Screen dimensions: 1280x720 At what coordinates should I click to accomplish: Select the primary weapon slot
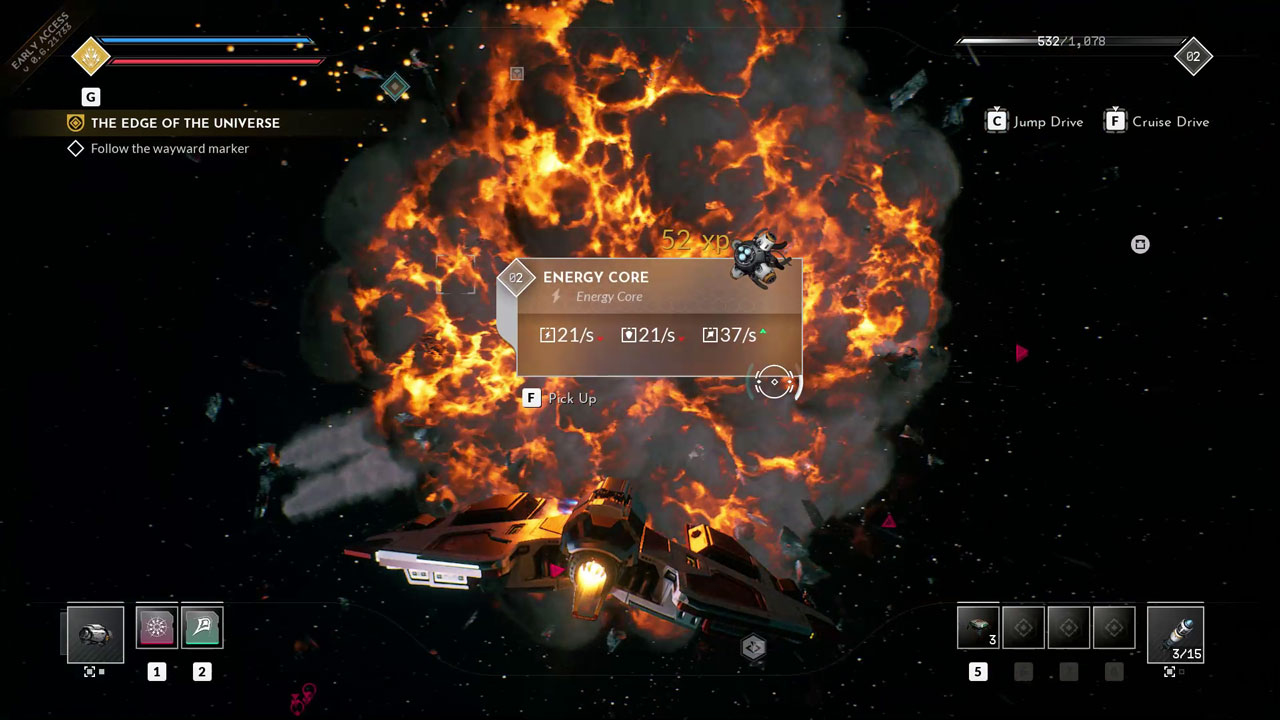[x=96, y=634]
